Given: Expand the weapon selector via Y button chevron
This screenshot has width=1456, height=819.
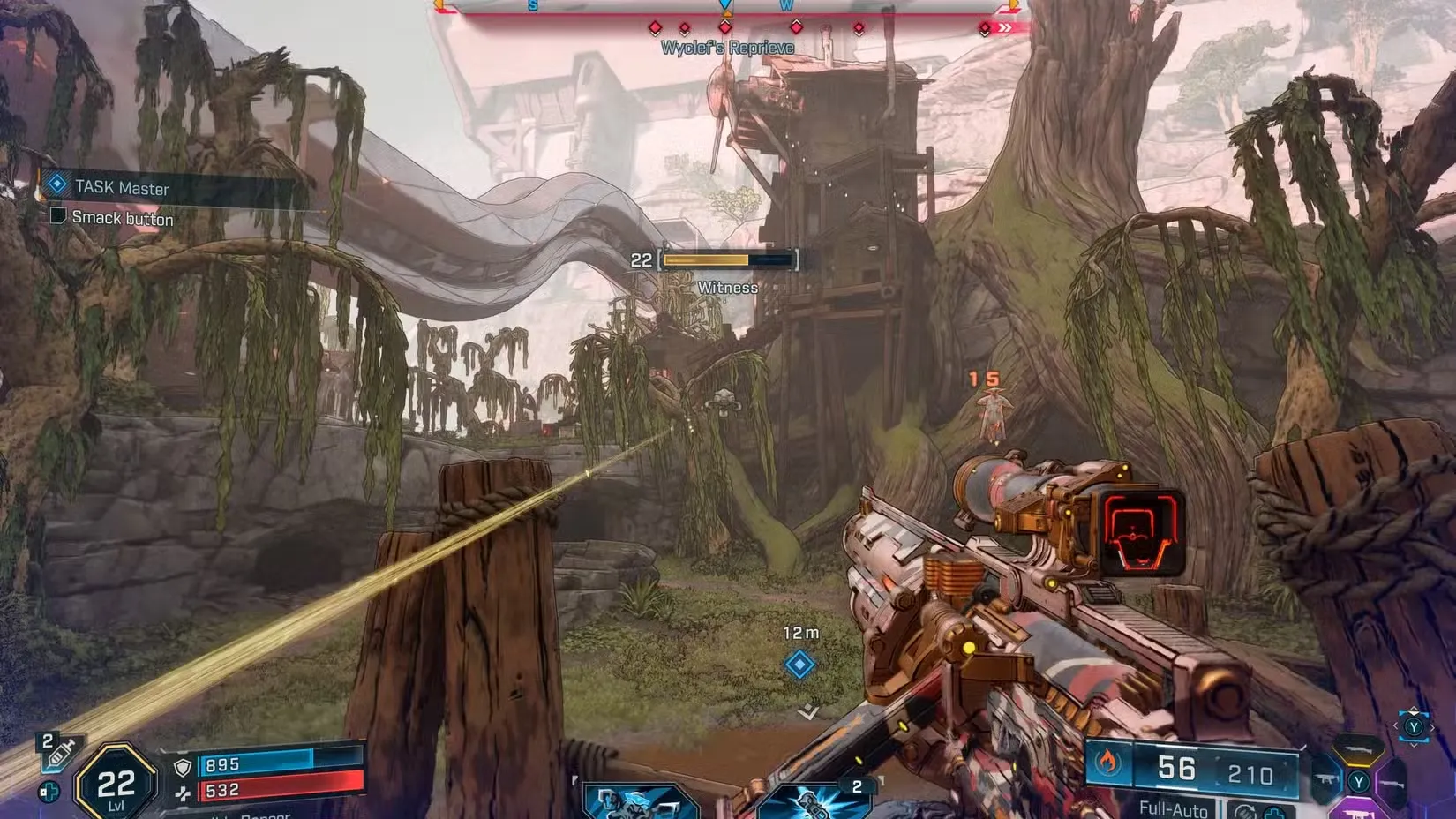Looking at the screenshot, I should (x=1415, y=728).
